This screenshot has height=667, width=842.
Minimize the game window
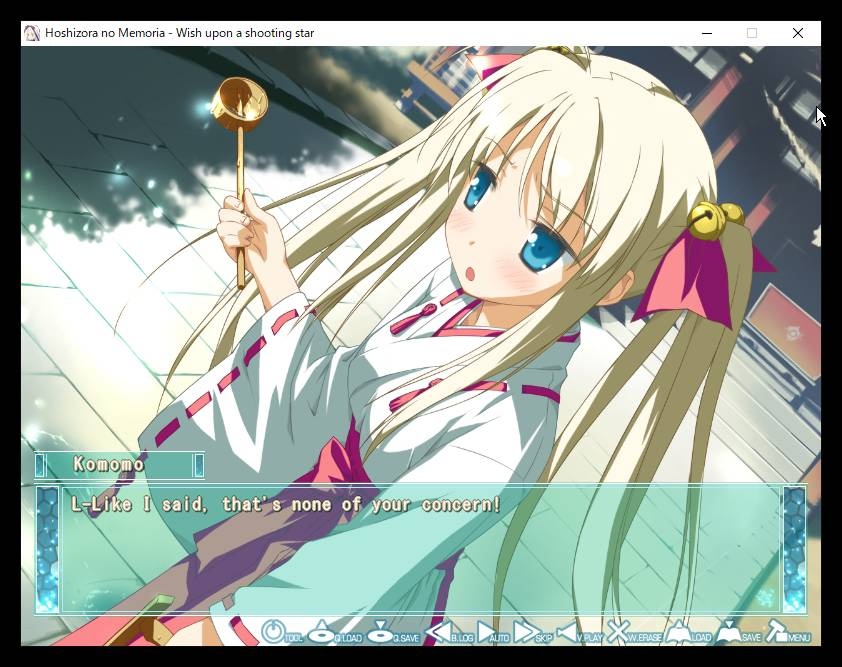(x=706, y=33)
